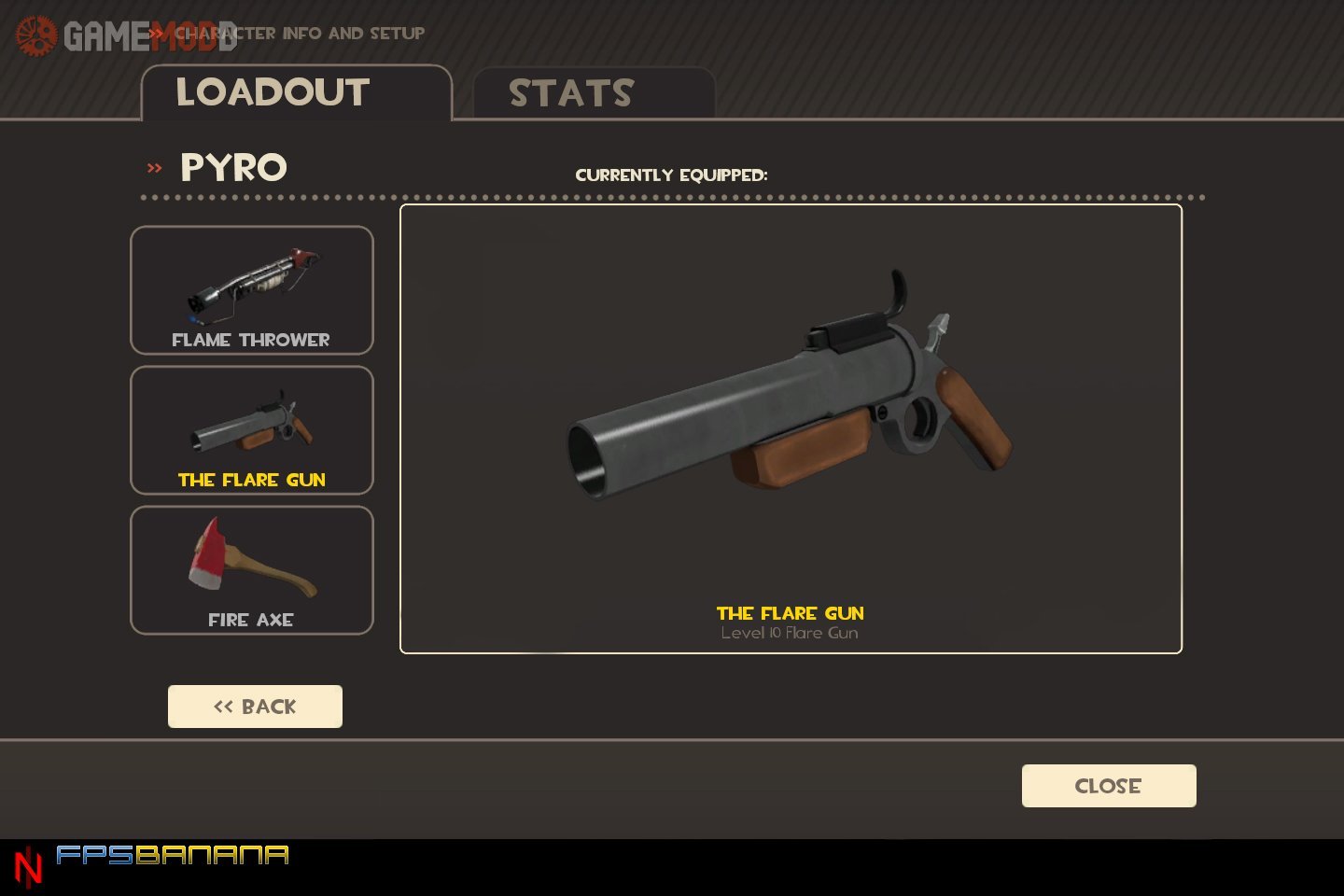Go back with the Back button
This screenshot has width=1344, height=896.
(255, 707)
